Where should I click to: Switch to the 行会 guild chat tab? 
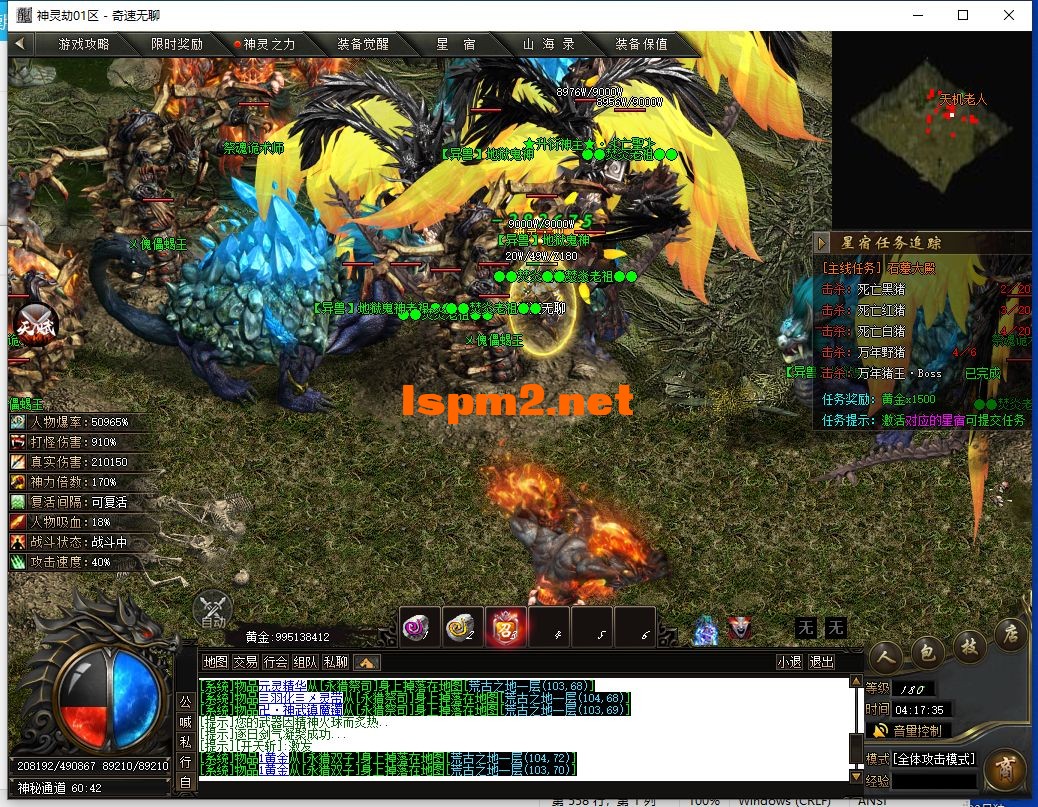(x=276, y=662)
